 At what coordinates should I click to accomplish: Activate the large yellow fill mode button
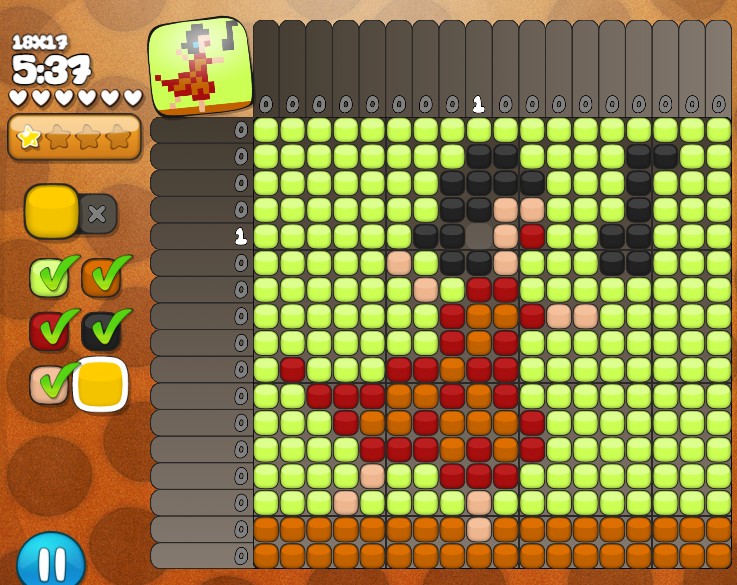[x=52, y=211]
